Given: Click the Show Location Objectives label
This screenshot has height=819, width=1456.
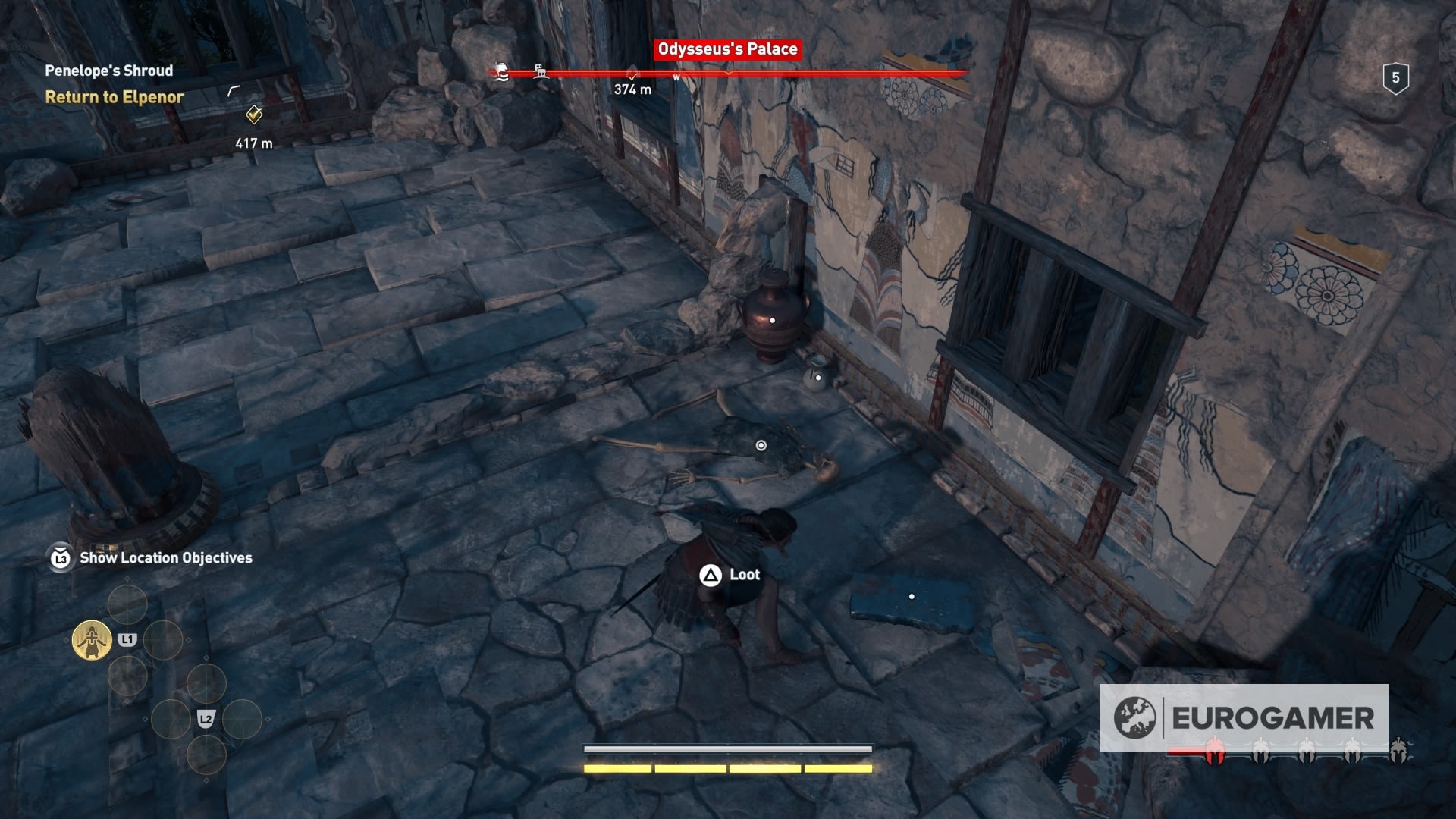Looking at the screenshot, I should click(164, 557).
